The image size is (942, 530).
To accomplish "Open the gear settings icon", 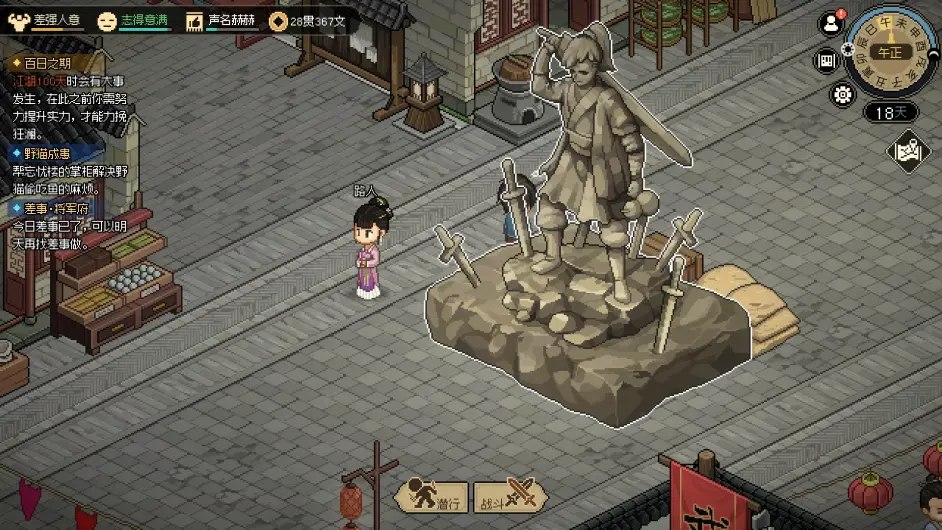I will tap(843, 95).
